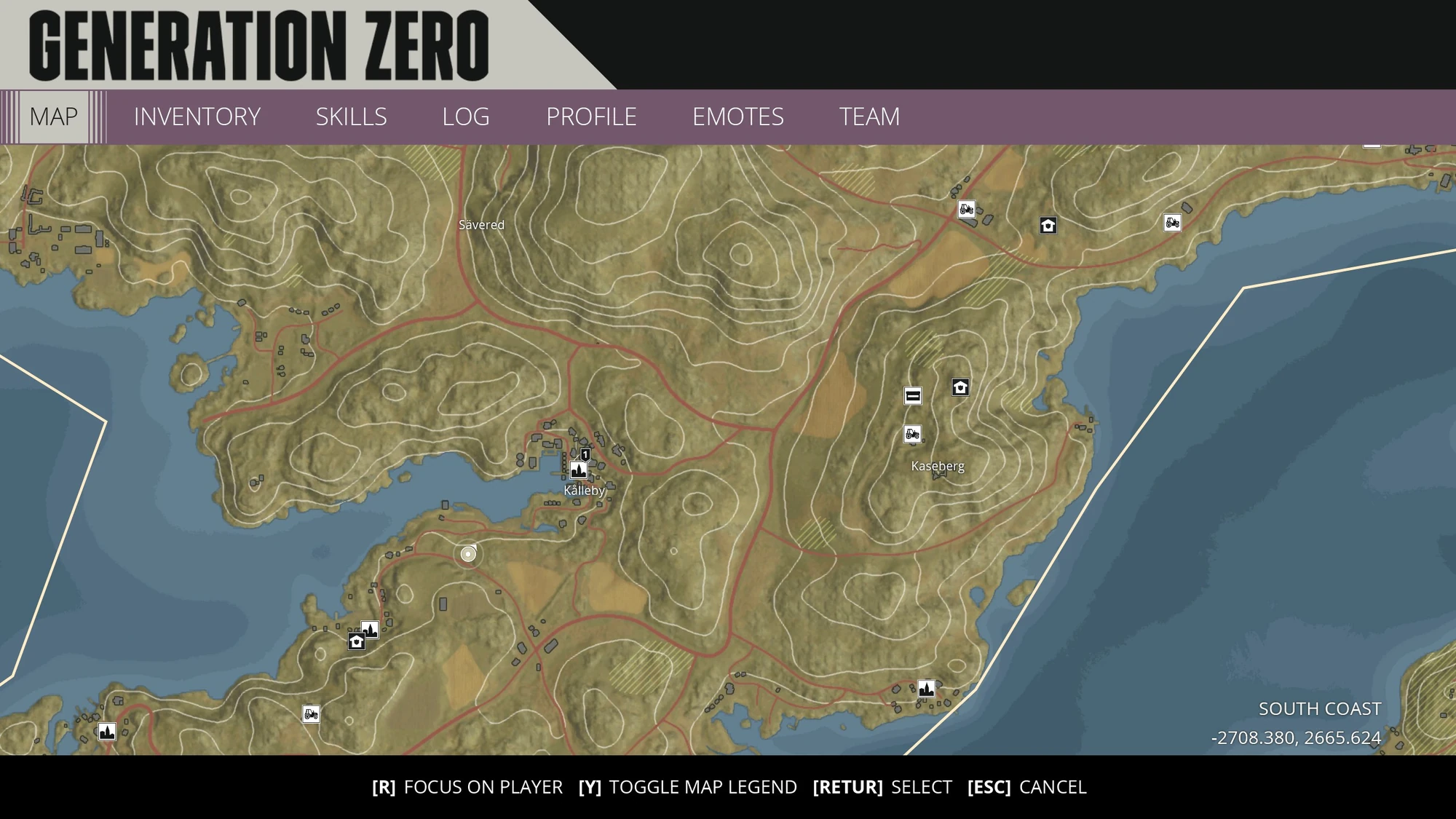1456x819 pixels.
Task: Select the safehouse icon along the northeast road
Action: click(1047, 226)
